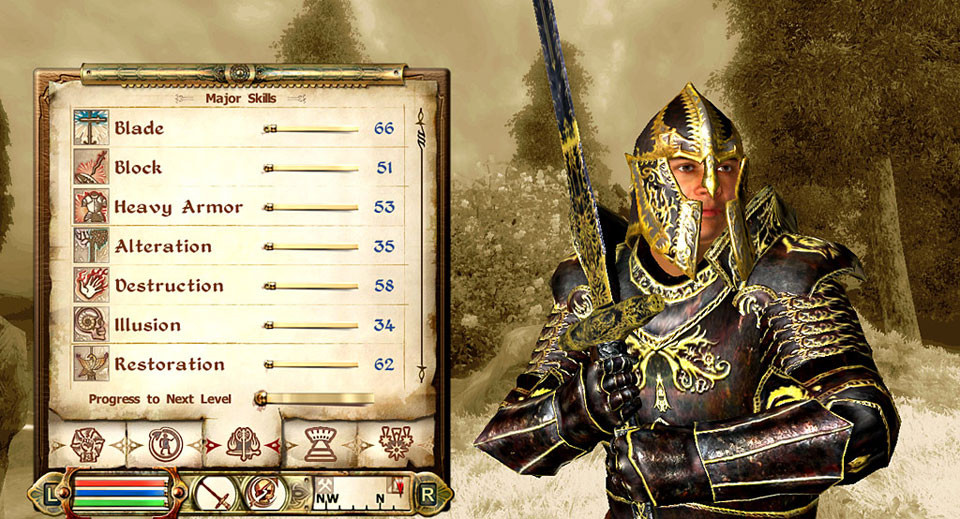Switch to the crown and pyramid tab
Screen dimensions: 960x519
pyautogui.click(x=320, y=443)
